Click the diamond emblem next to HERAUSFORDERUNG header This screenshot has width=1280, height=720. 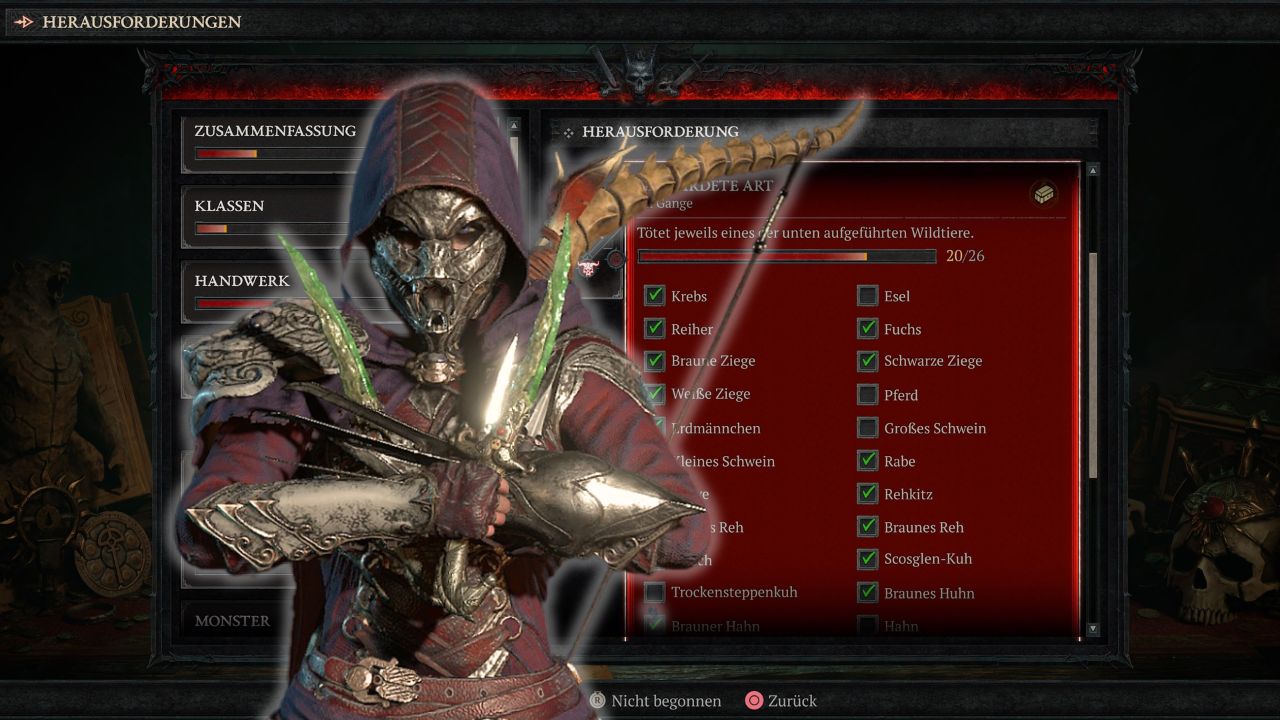pos(568,132)
